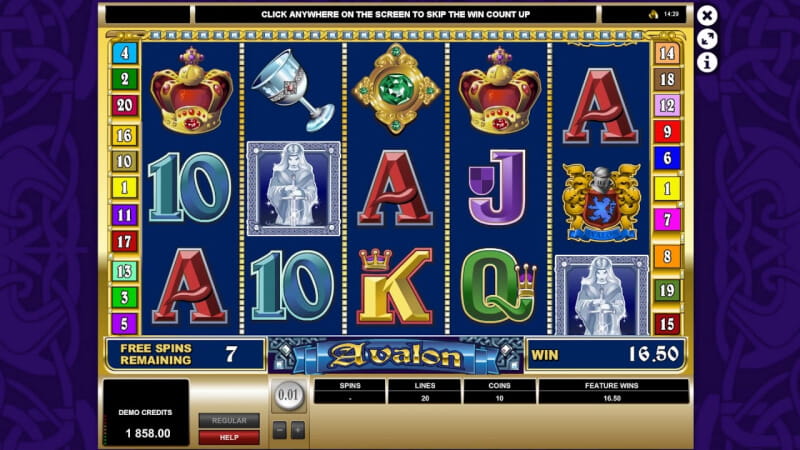The height and width of the screenshot is (450, 800).
Task: Show payline marker number 19
Action: click(x=667, y=290)
